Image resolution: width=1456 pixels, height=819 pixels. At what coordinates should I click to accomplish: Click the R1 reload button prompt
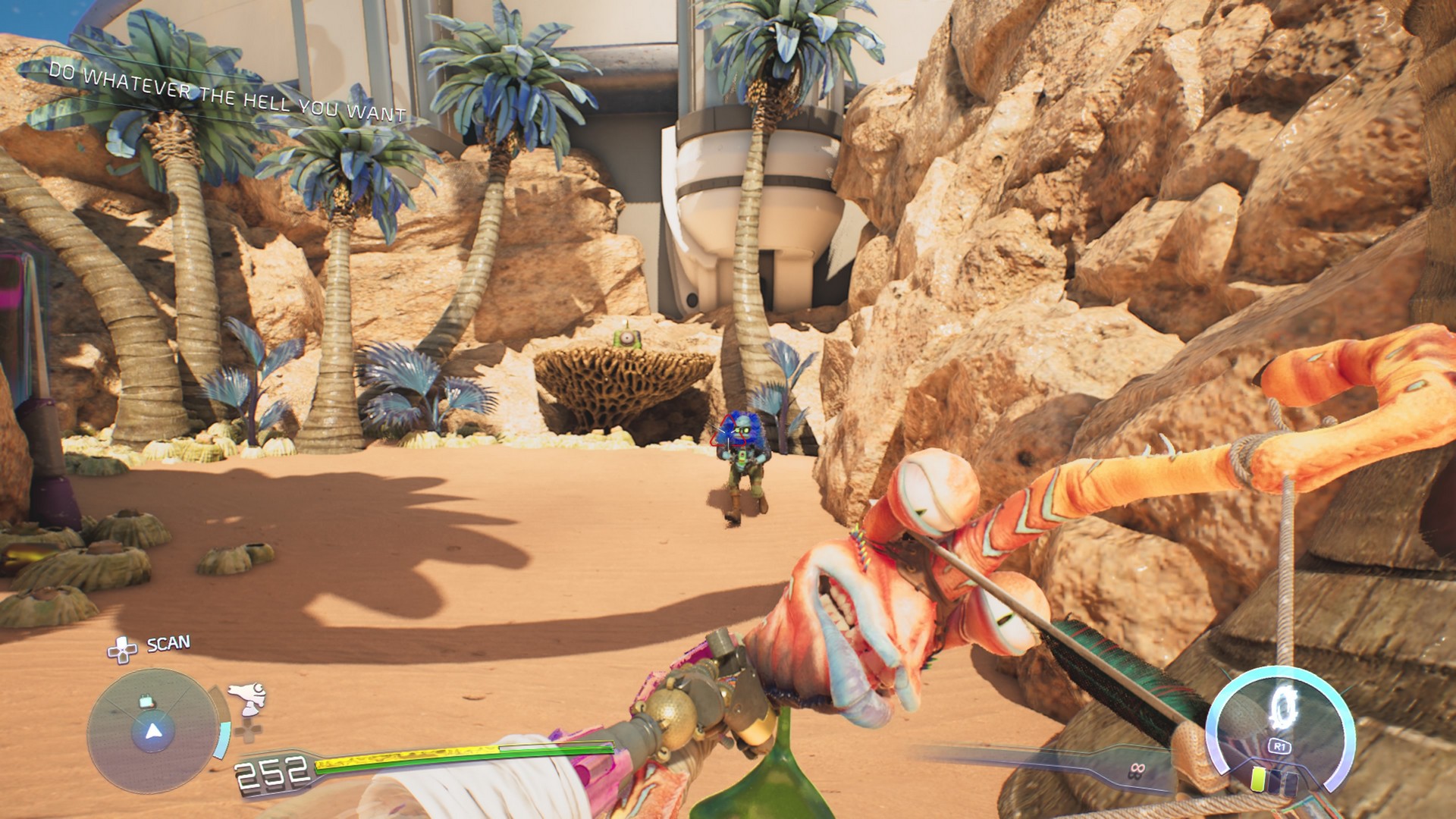coord(1280,746)
